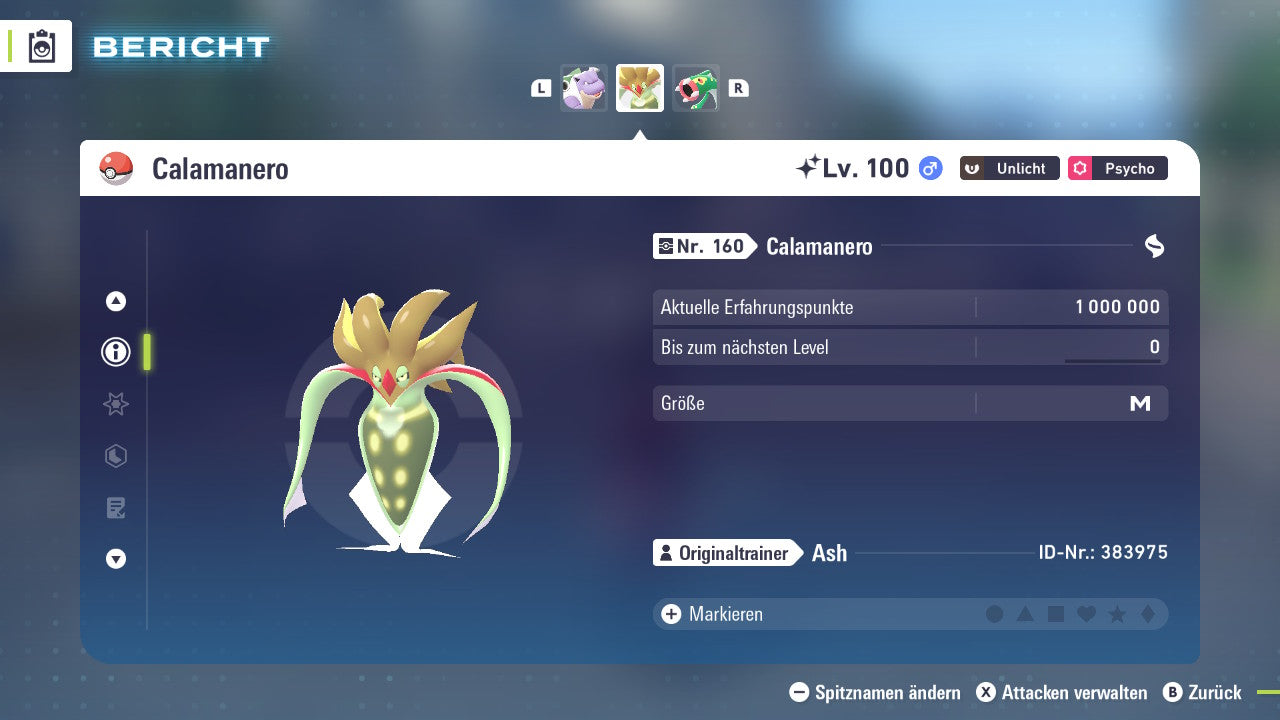Toggle the triangle mark in Markieren row
This screenshot has height=720, width=1280.
1025,614
